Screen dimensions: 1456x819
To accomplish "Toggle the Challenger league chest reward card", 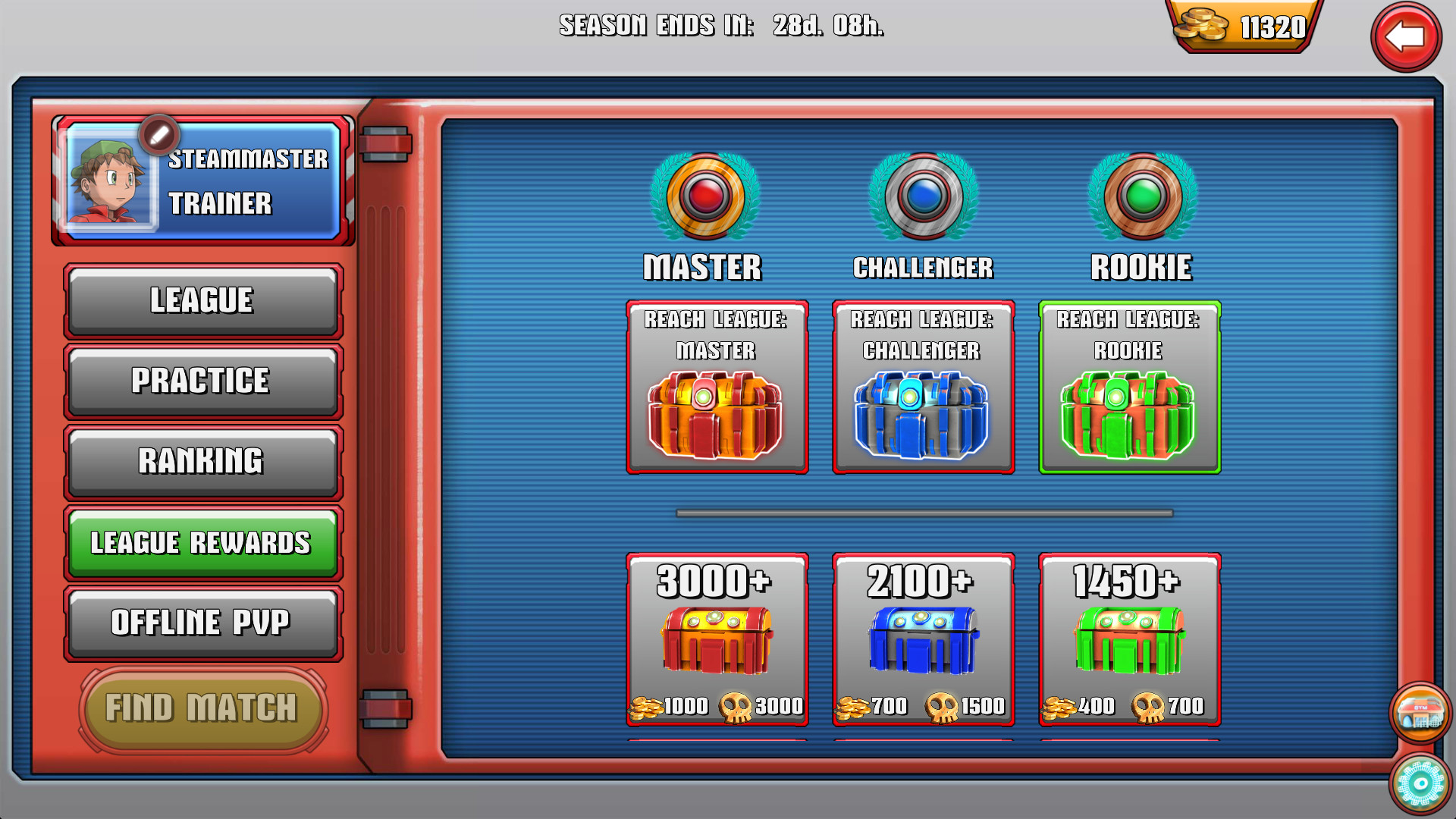I will pos(921,387).
